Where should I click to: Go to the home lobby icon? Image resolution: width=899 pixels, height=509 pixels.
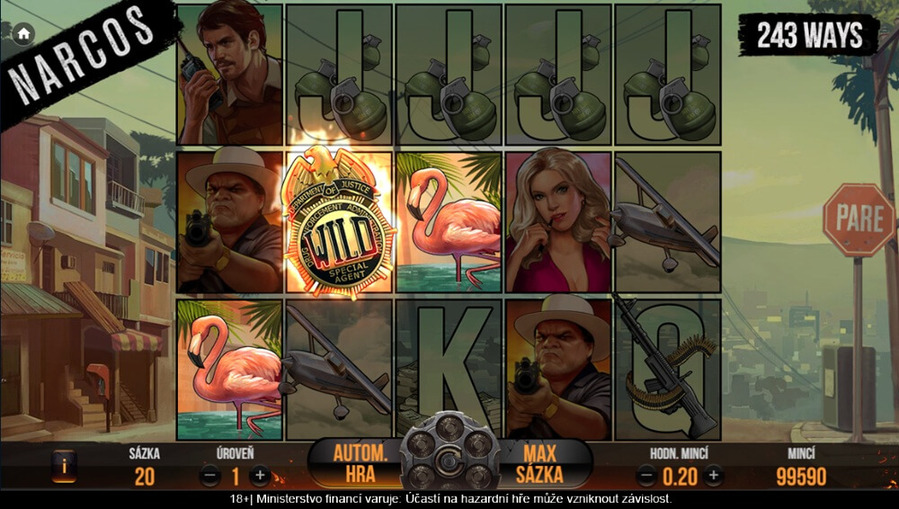coord(24,33)
